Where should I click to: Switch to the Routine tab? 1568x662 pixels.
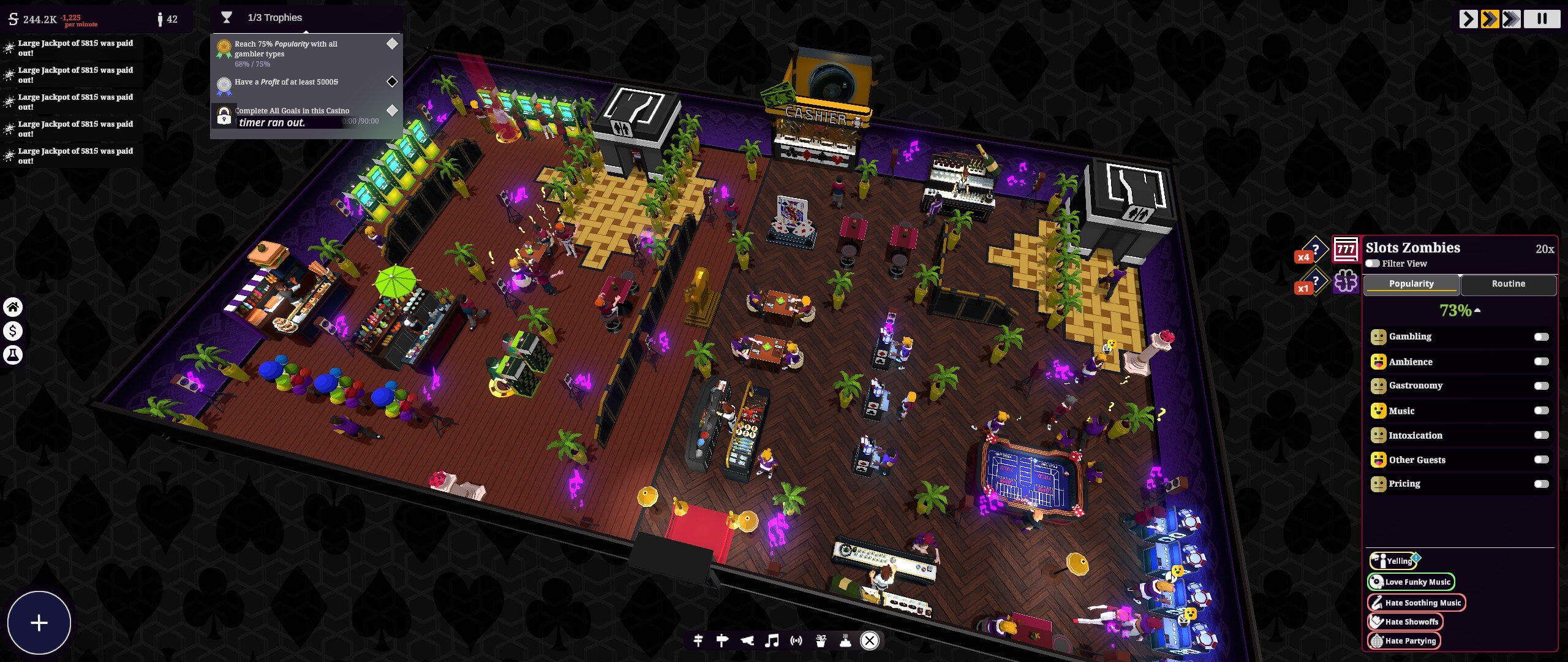1509,283
